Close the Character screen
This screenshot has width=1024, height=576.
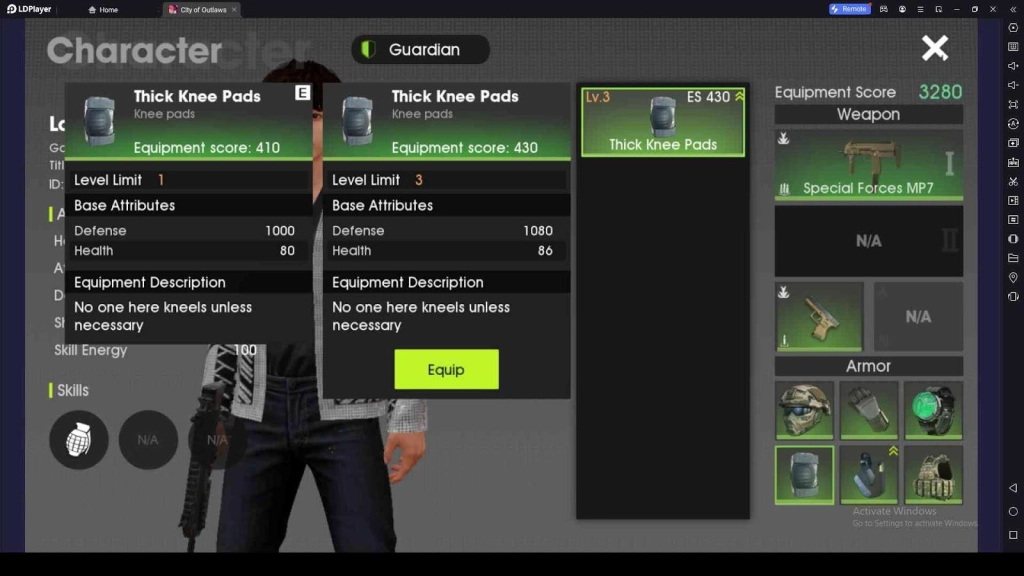pyautogui.click(x=935, y=48)
